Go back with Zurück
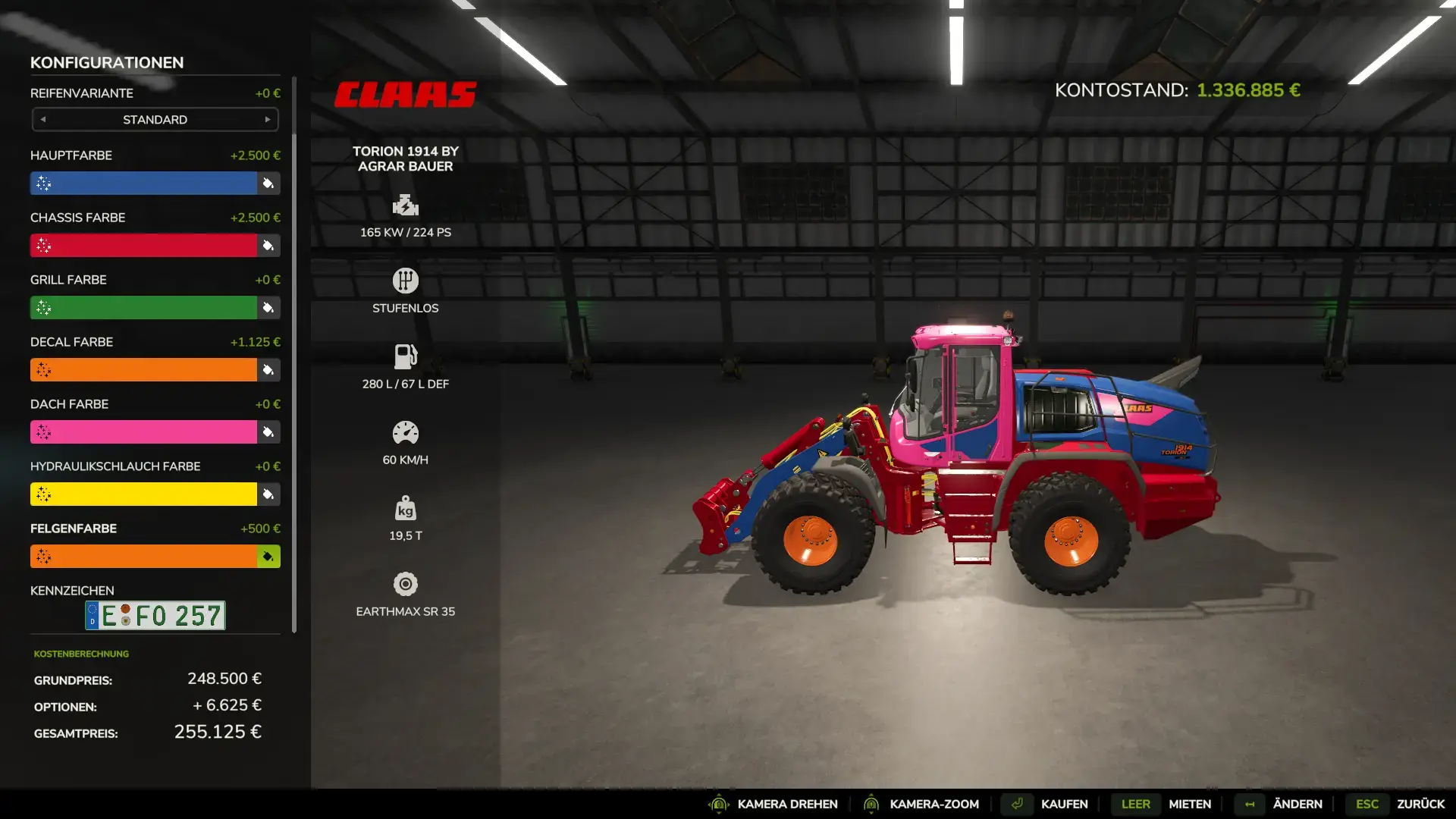This screenshot has width=1456, height=819. point(1420,804)
